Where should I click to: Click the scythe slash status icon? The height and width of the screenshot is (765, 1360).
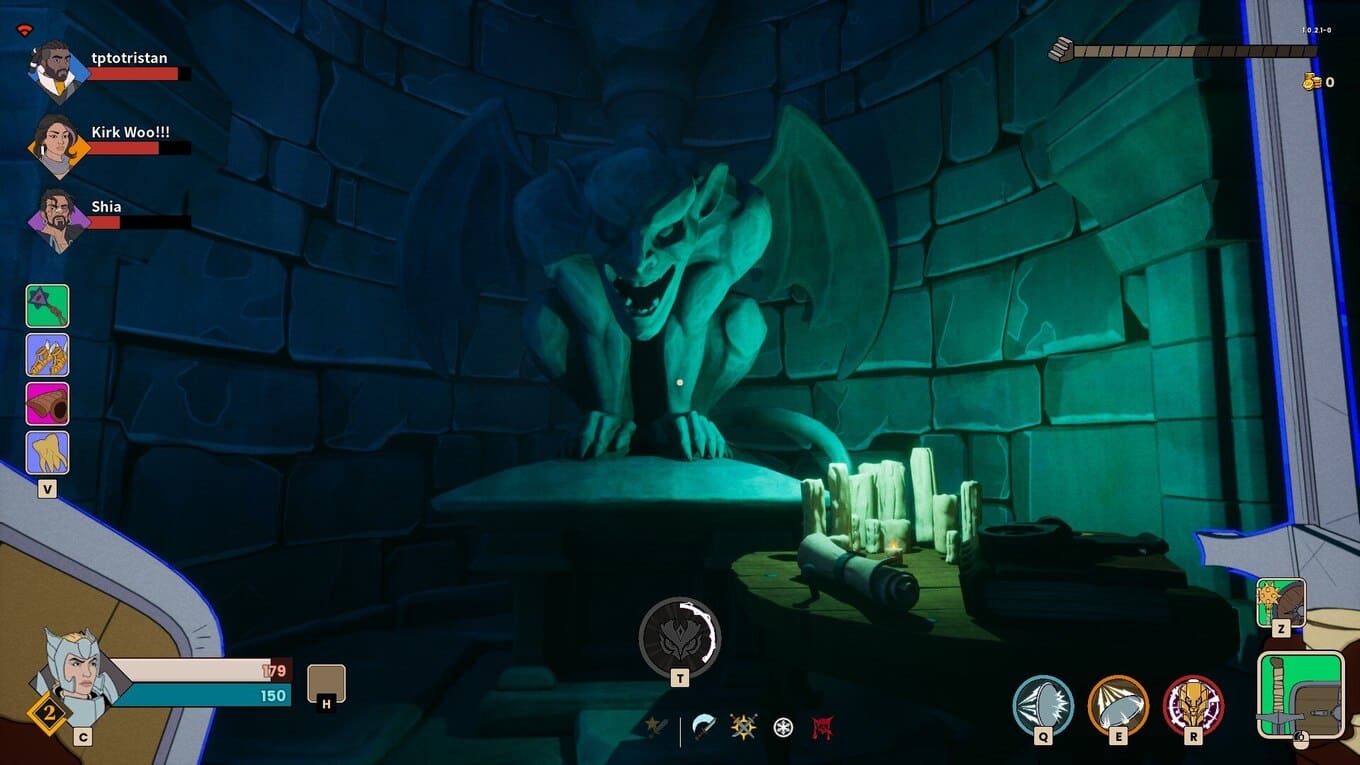click(705, 728)
